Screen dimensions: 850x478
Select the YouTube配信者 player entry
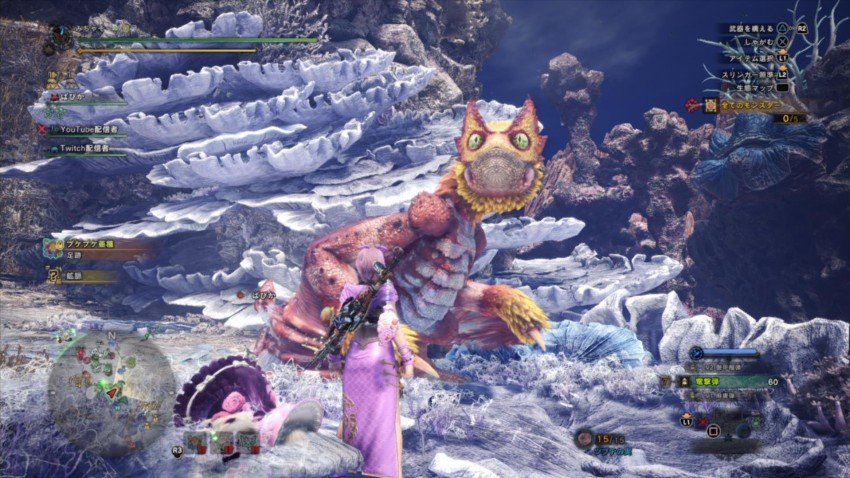pyautogui.click(x=88, y=129)
